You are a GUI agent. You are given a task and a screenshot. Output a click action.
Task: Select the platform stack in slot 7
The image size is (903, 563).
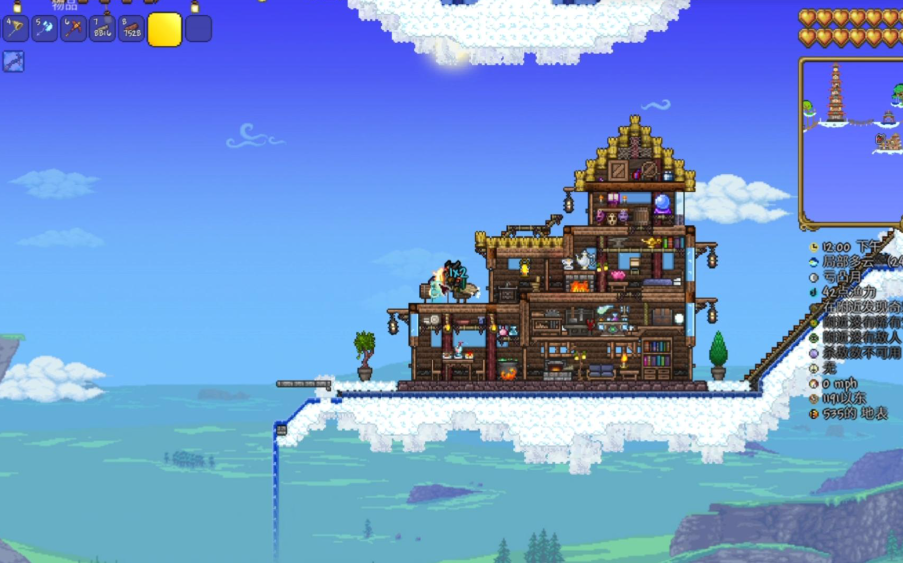pyautogui.click(x=102, y=28)
